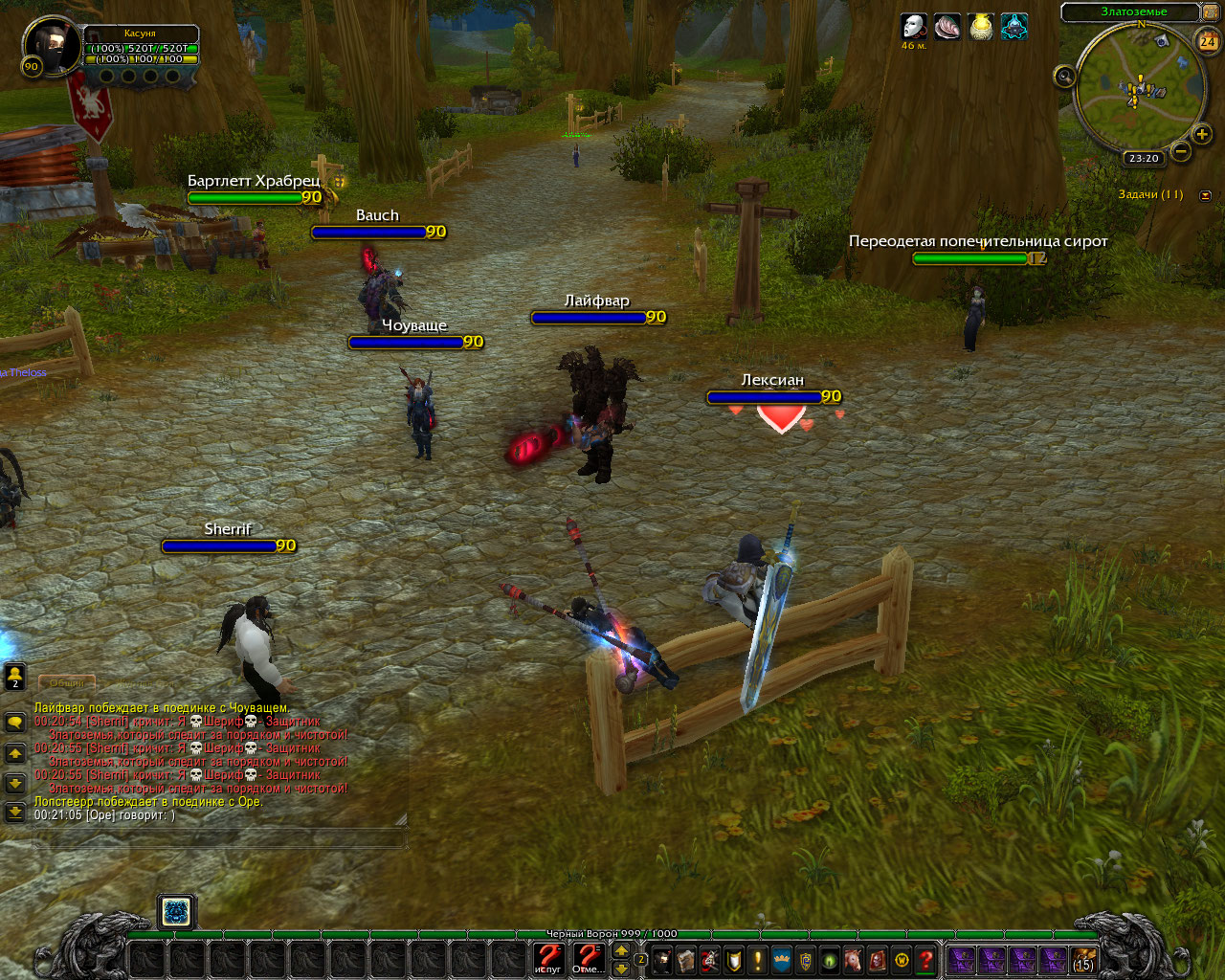Toggle the minimap tracking magnifier button
Image resolution: width=1225 pixels, height=980 pixels.
[1064, 77]
